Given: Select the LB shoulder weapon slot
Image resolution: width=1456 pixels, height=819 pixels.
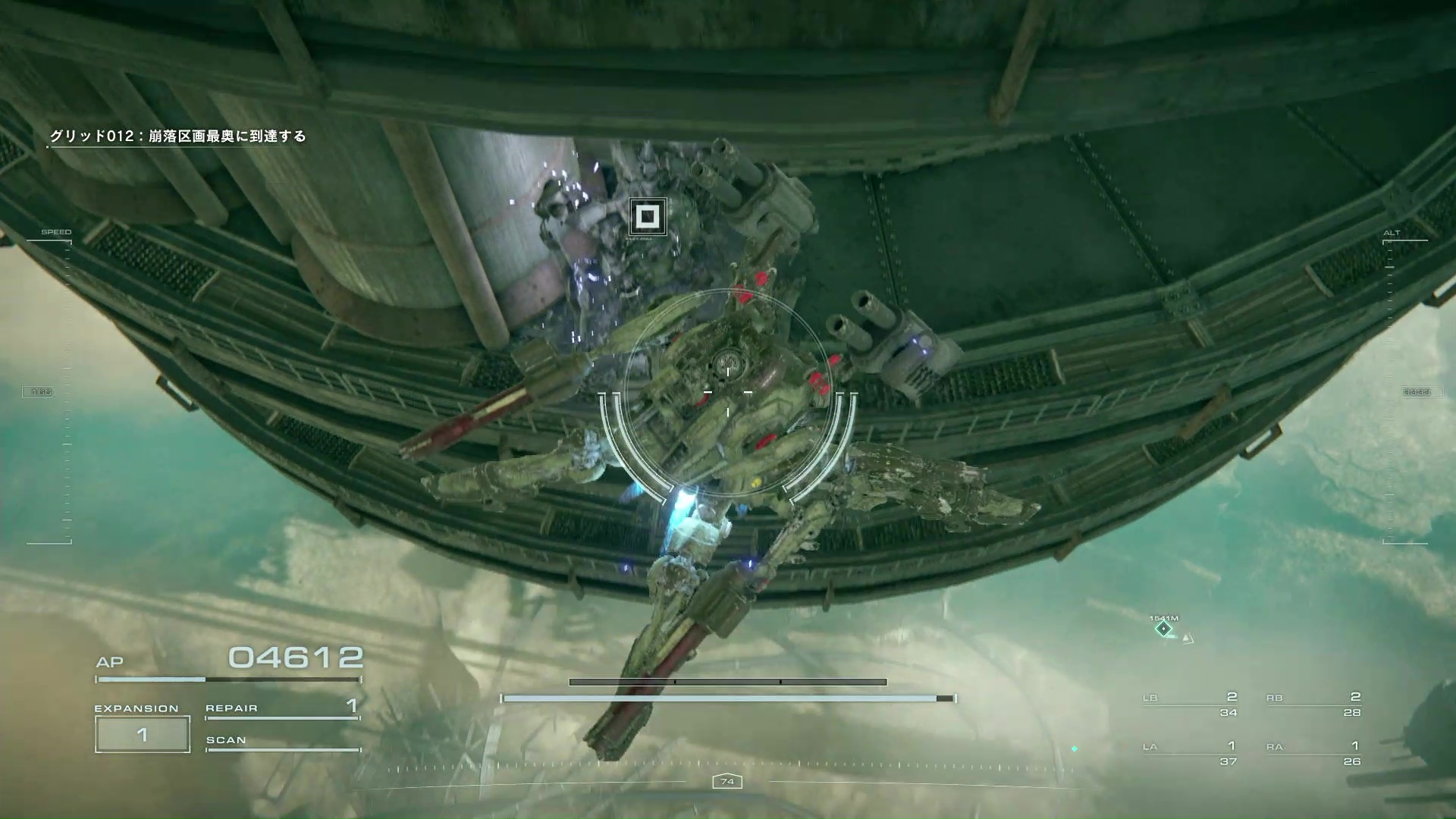Looking at the screenshot, I should 1190,704.
